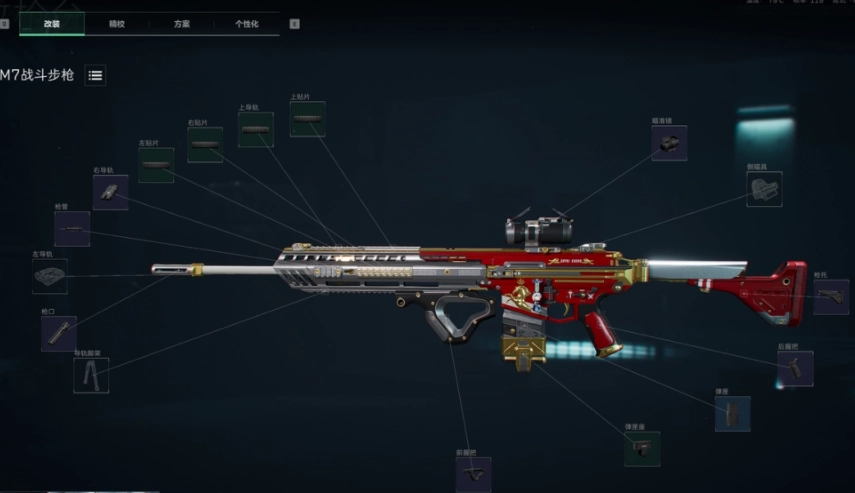Viewport: 855px width, 493px height.
Task: Go to the 个性化 tab
Action: [246, 23]
